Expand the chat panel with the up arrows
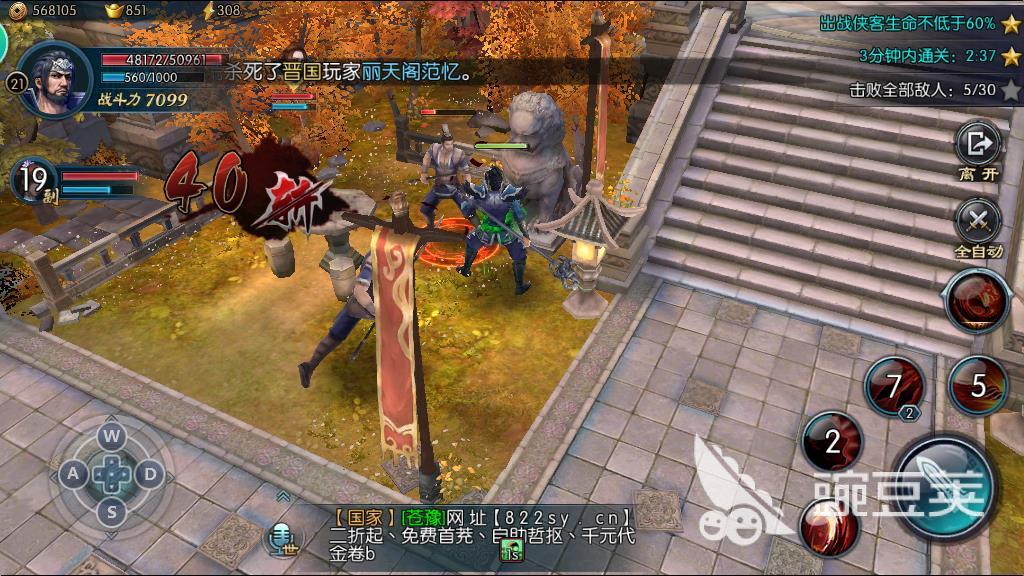The width and height of the screenshot is (1024, 576). coord(284,496)
